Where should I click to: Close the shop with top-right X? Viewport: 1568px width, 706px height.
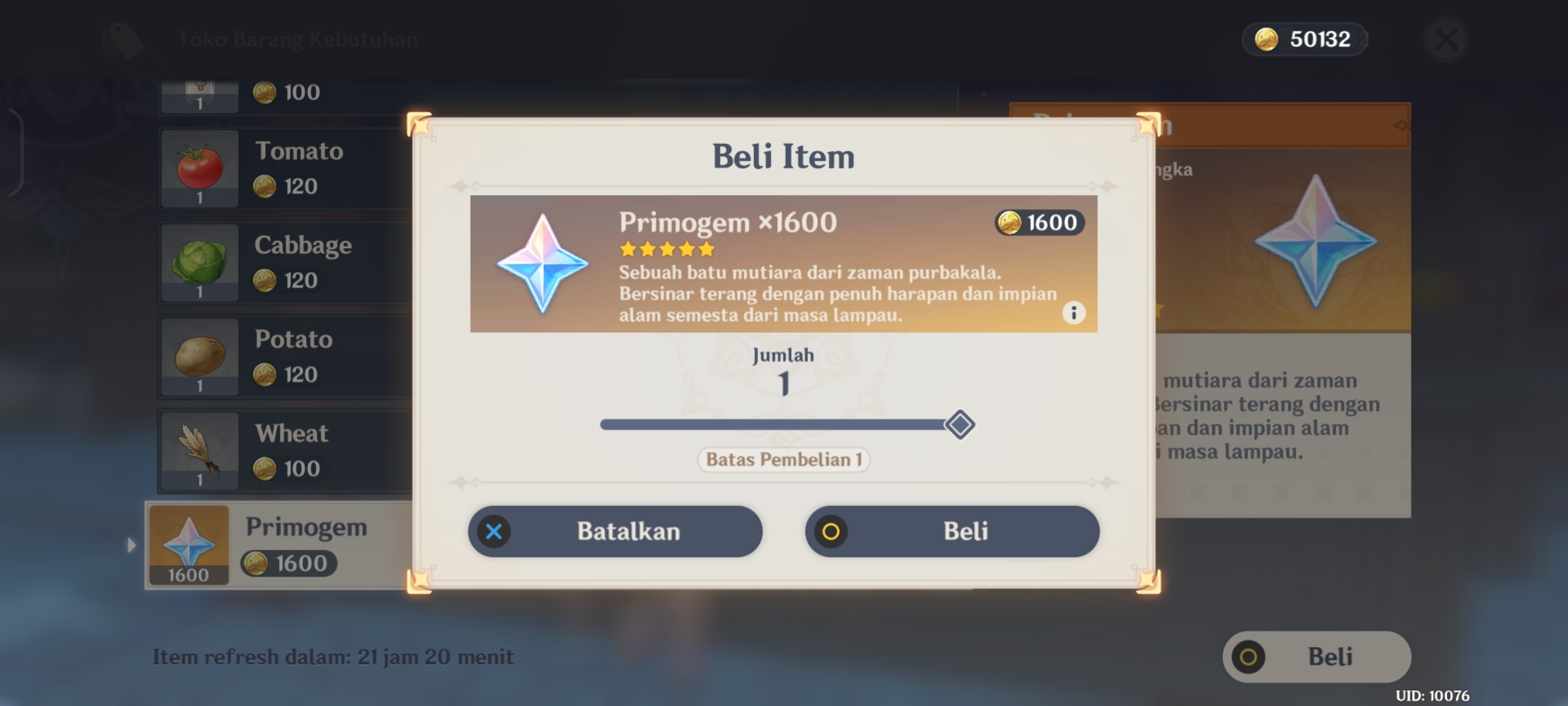[1446, 40]
